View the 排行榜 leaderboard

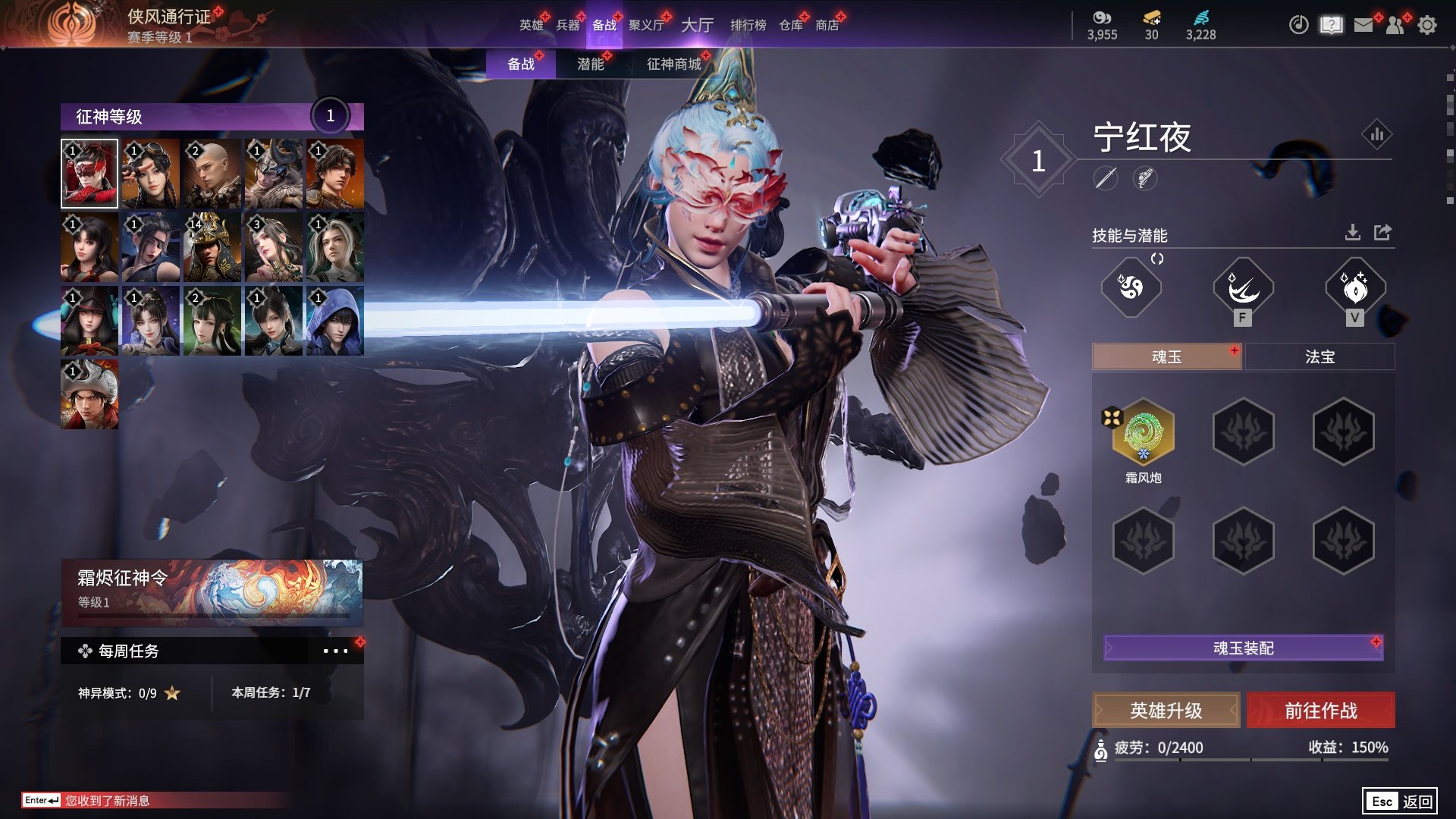748,25
